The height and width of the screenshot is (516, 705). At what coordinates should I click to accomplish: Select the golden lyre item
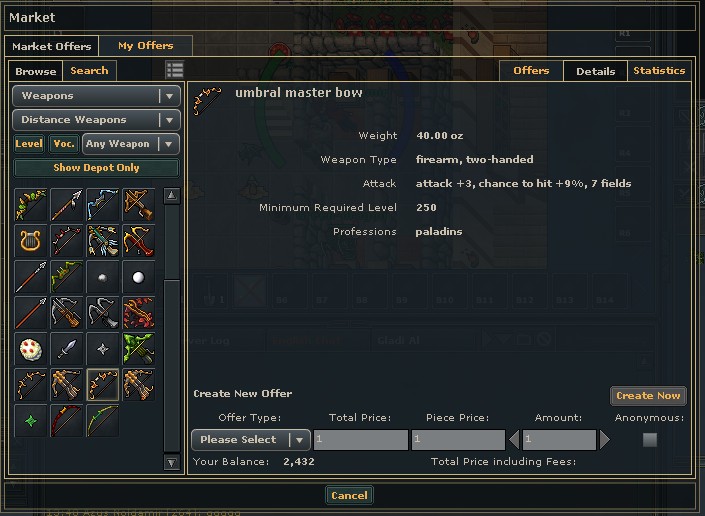point(30,240)
